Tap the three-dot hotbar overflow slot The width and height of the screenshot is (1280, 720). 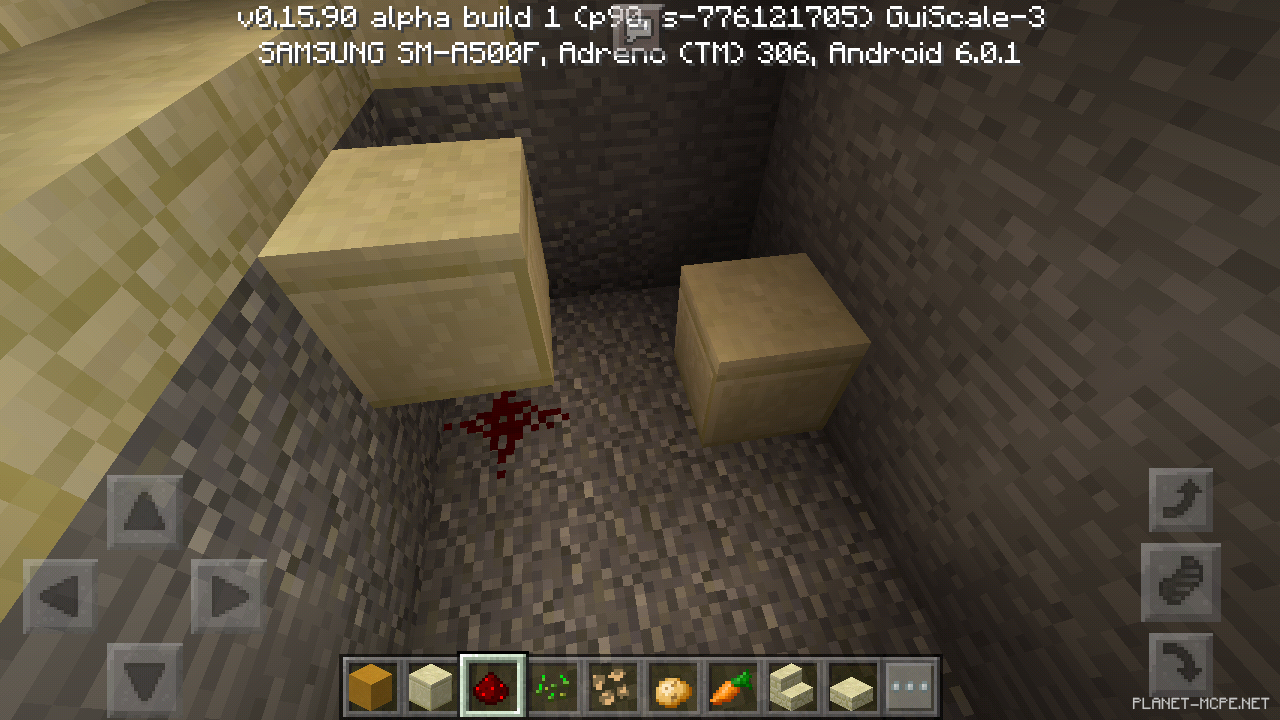pyautogui.click(x=910, y=684)
